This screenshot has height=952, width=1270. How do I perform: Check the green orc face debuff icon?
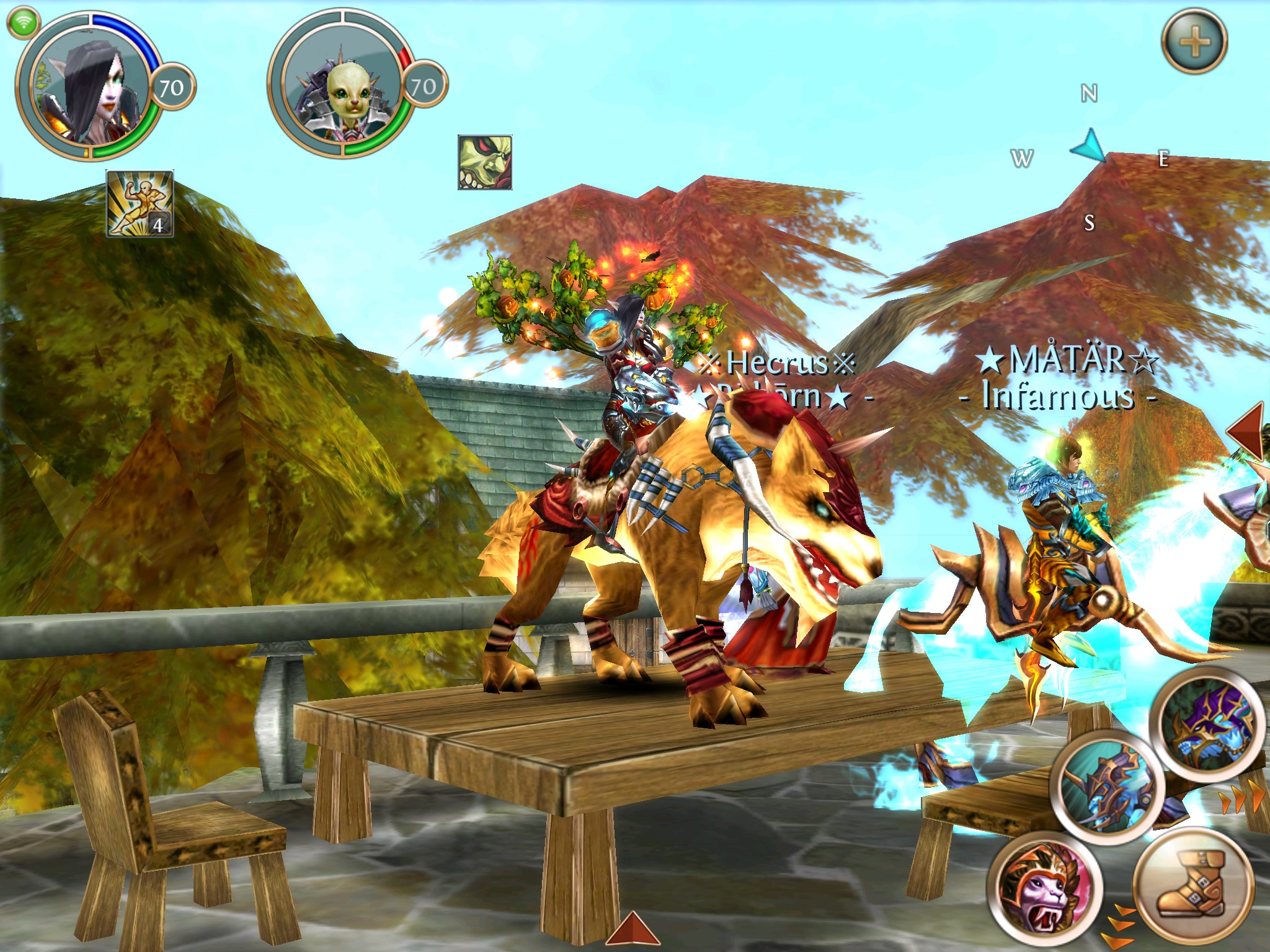click(485, 162)
